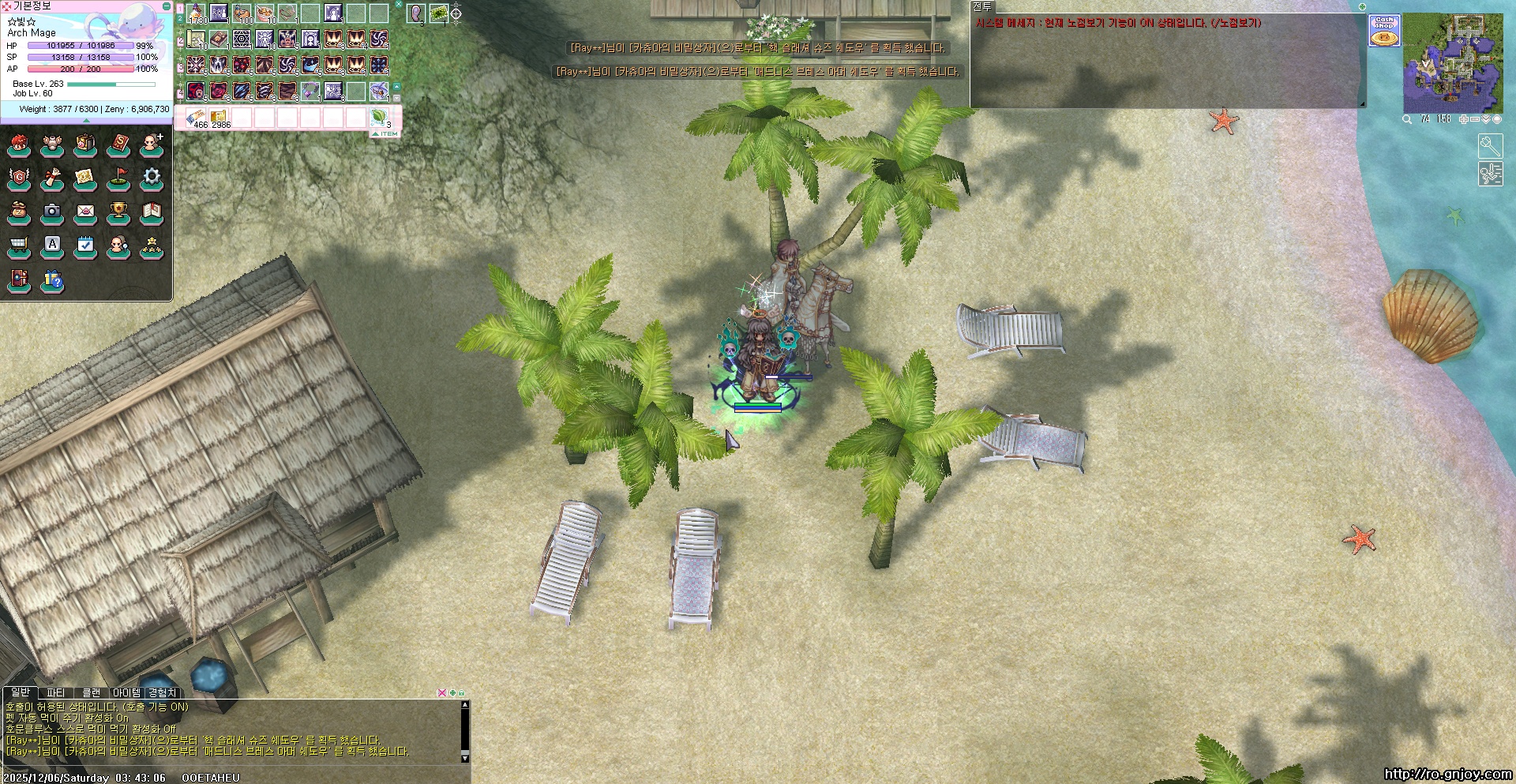Open the red skill book S icon
1516x784 pixels.
coord(118,144)
